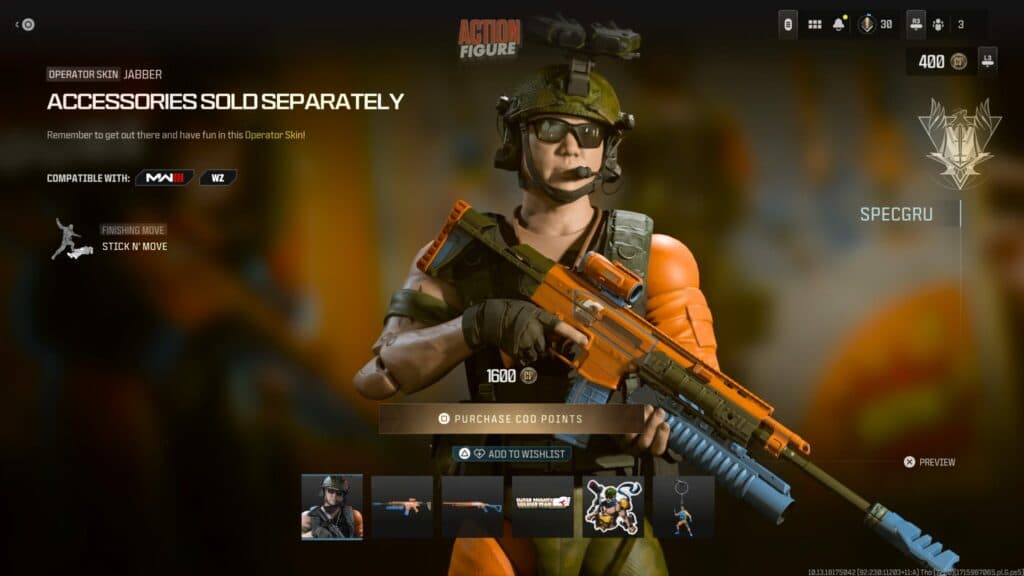
Task: Open the grid menu icon
Action: click(814, 24)
